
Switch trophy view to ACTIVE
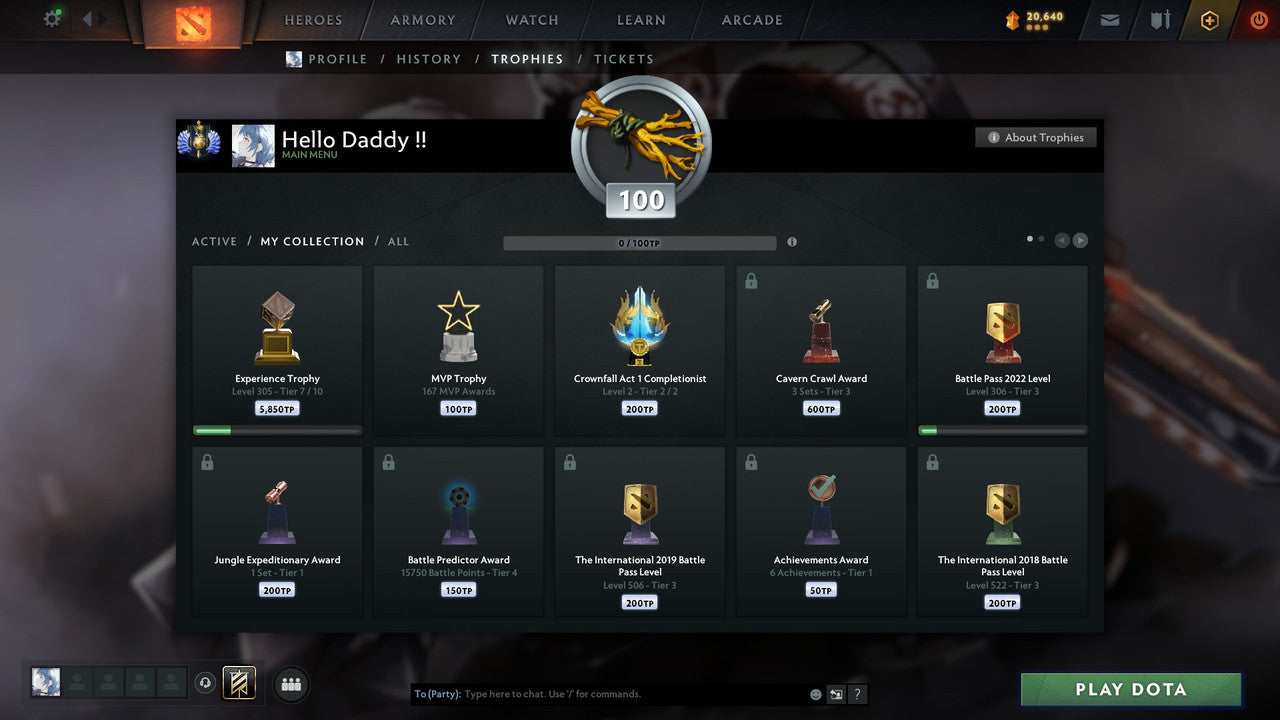click(x=214, y=241)
